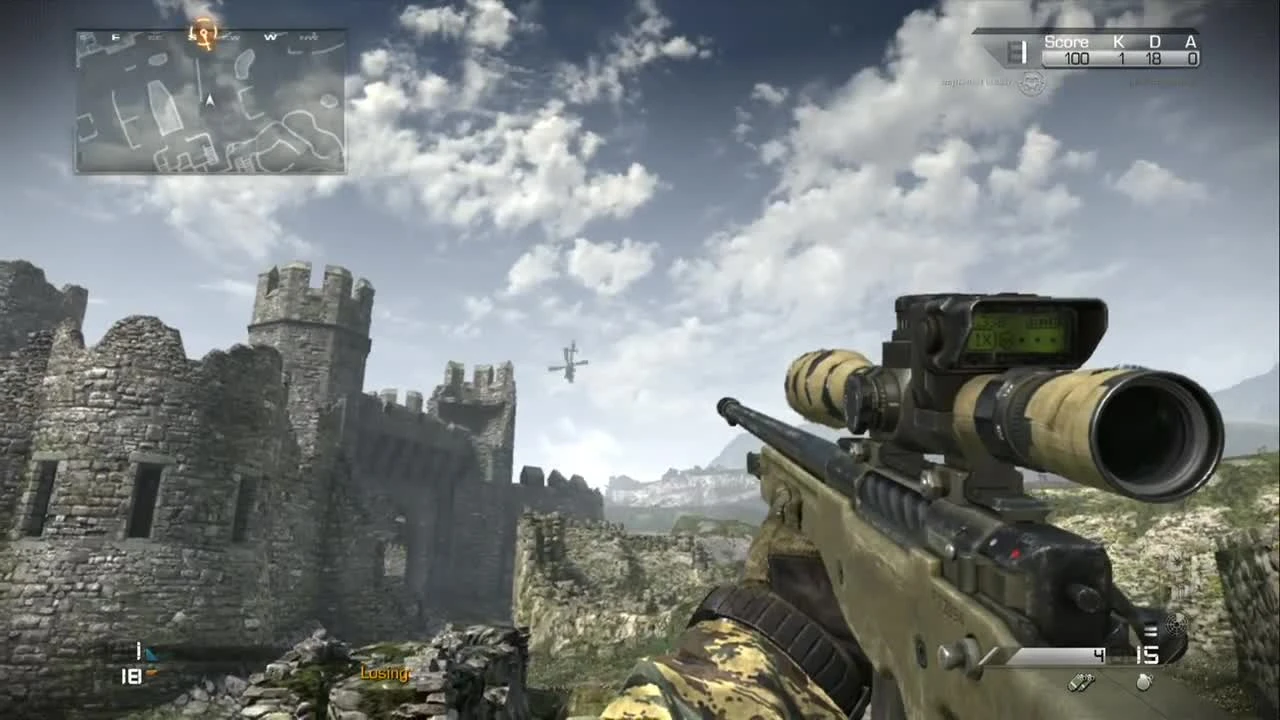Click the blue squad flag killstreak icon
Viewport: 1280px width, 720px height.
click(151, 652)
